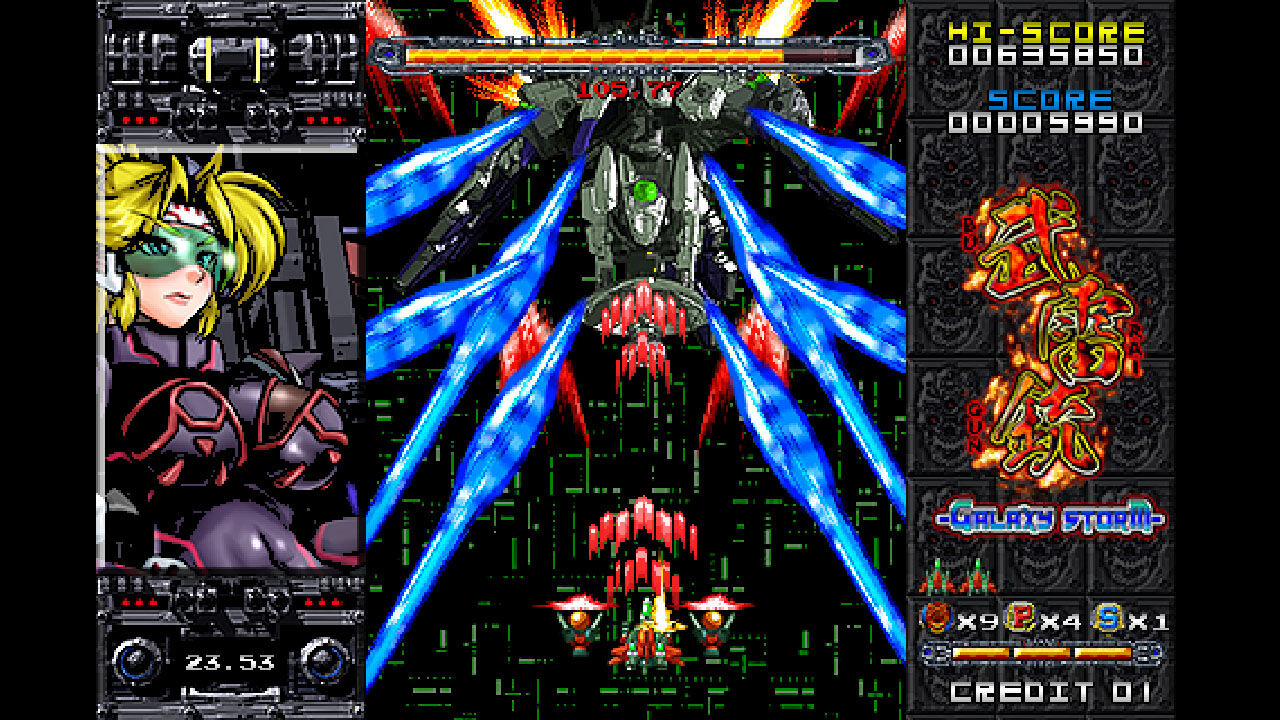
Task: Click the x1 item count label
Action: 1150,621
